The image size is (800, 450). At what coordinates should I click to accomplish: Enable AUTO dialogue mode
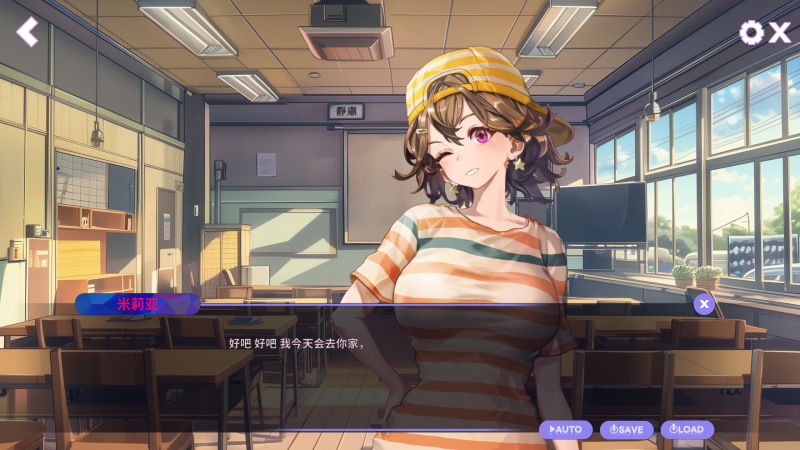click(565, 429)
